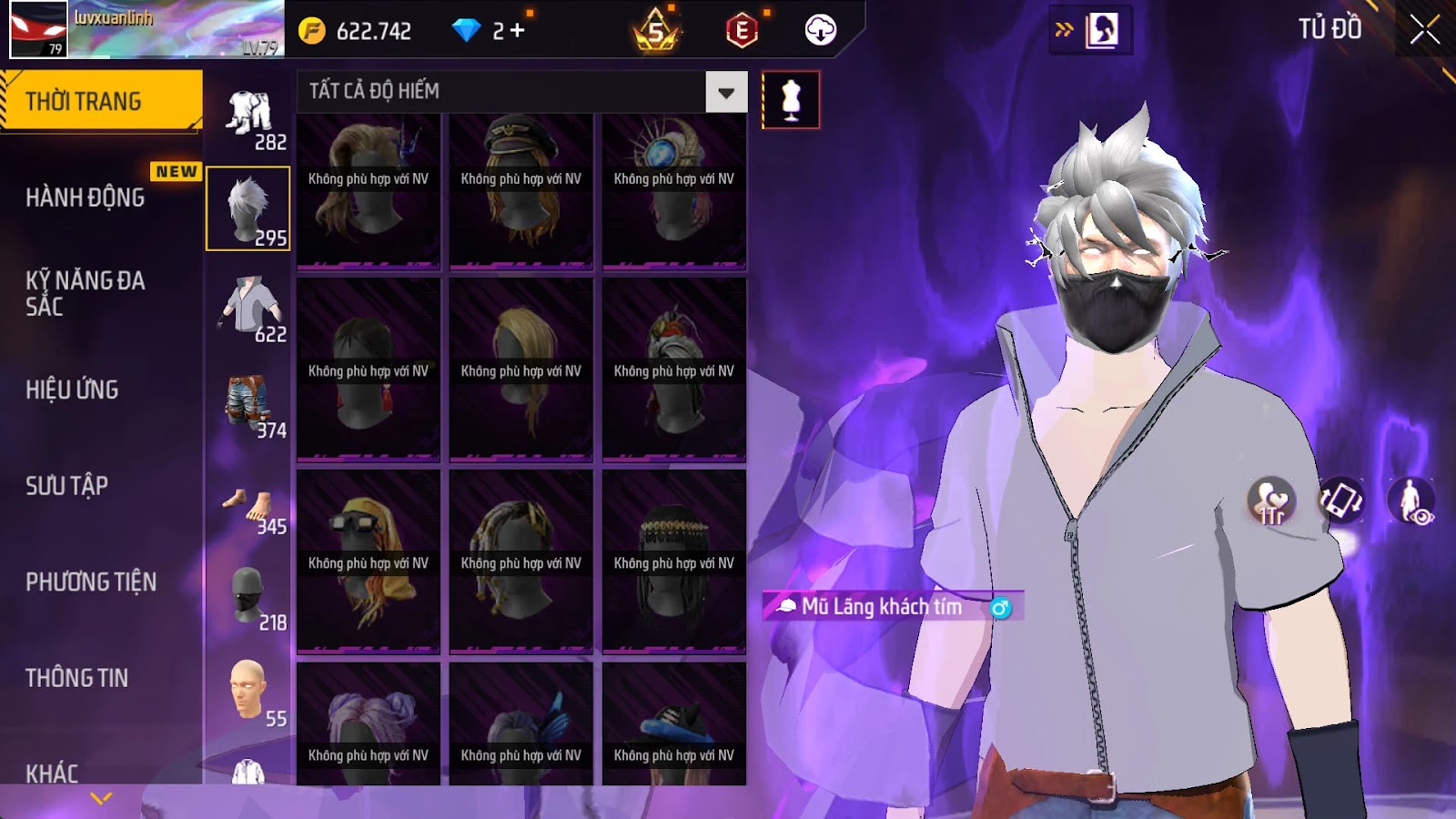Show the Thông Tin tab

click(x=76, y=678)
